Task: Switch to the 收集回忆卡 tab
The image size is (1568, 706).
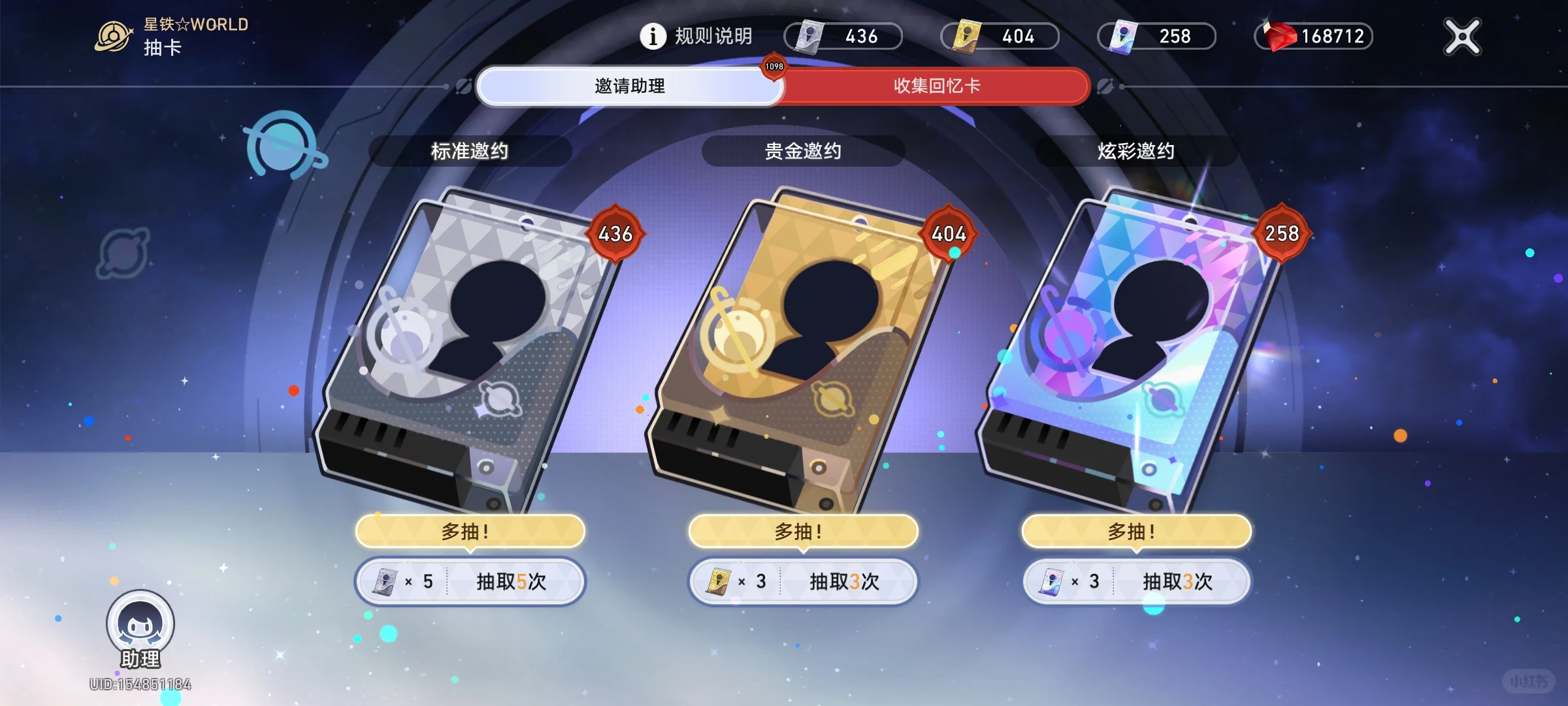Action: (x=938, y=86)
